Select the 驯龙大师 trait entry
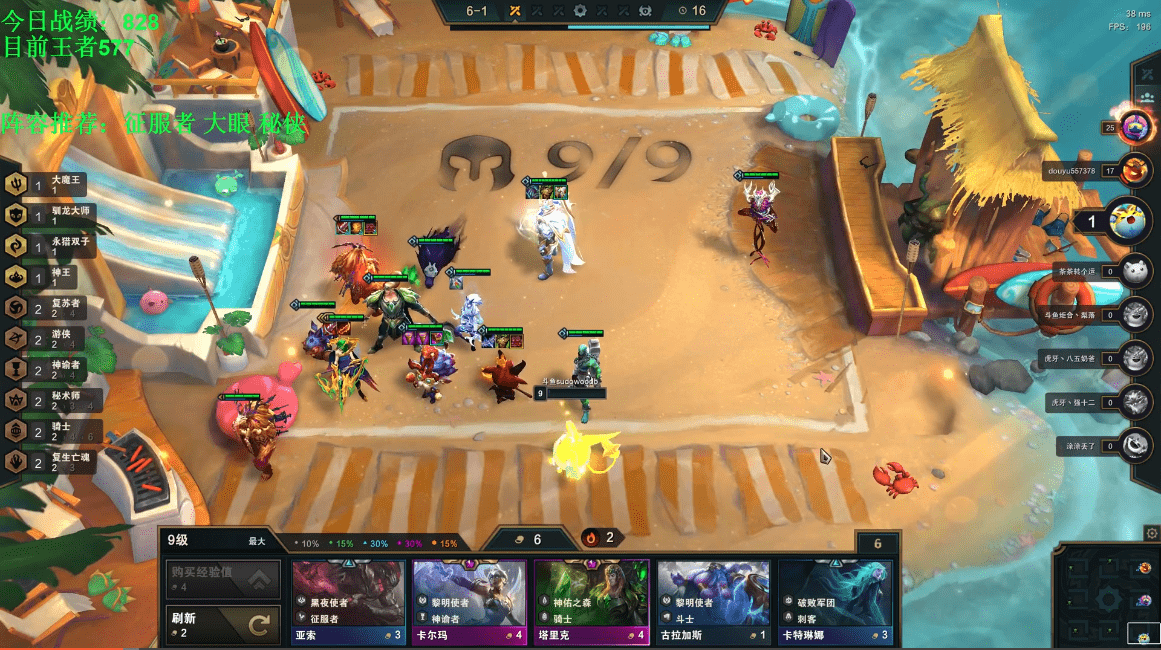 point(50,215)
